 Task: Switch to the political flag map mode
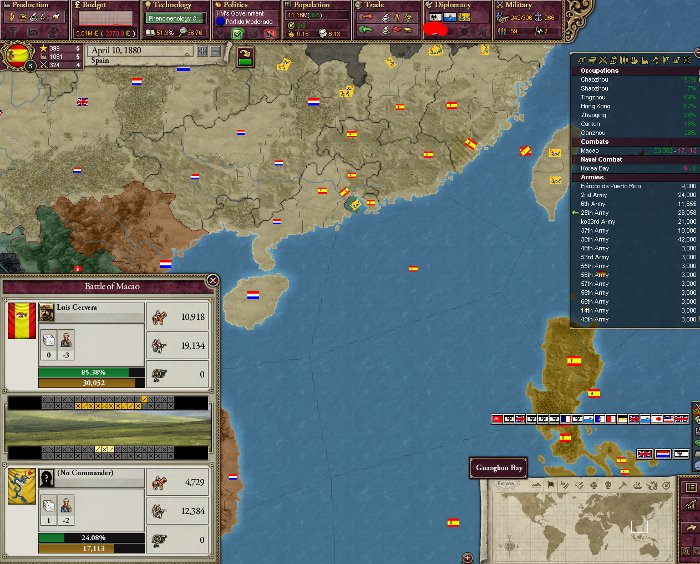(x=552, y=485)
